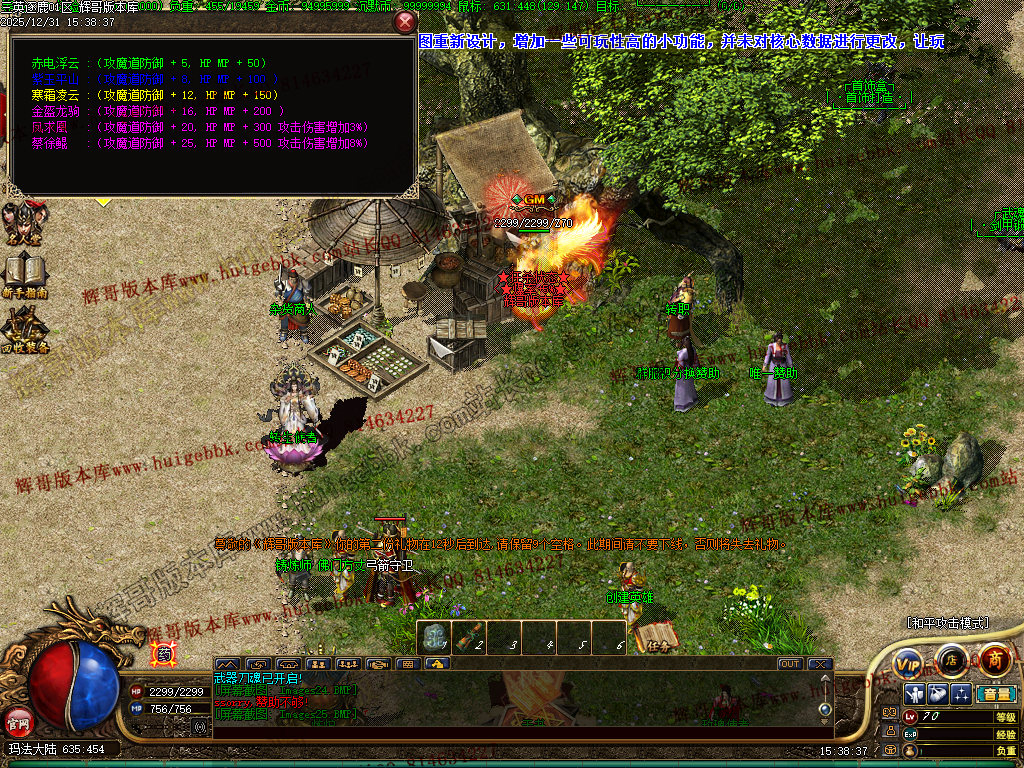Toggle the 和平攻击模式 attack mode label
Image resolution: width=1024 pixels, height=768 pixels.
[946, 623]
